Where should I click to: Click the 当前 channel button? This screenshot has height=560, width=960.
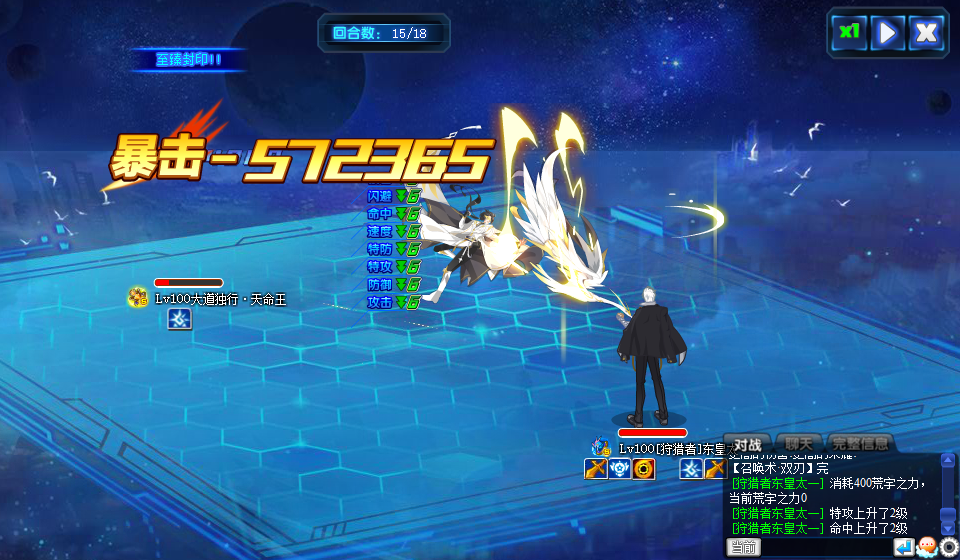pyautogui.click(x=743, y=547)
